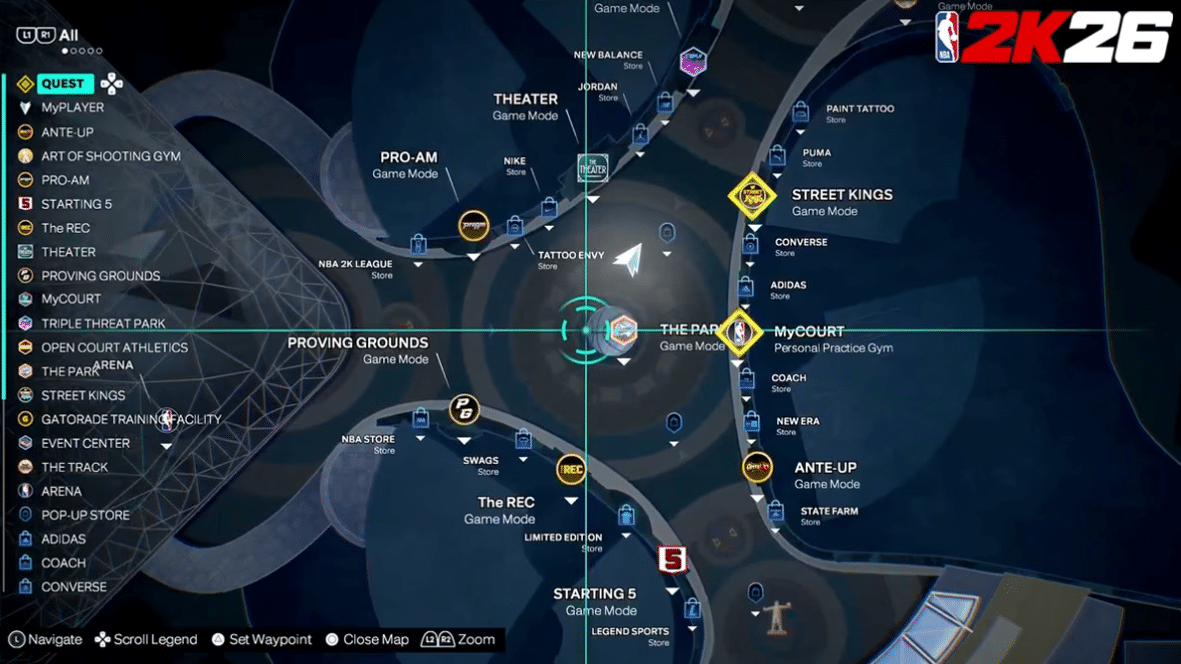Choose MyPLAYER legend entry
Screen dimensions: 1181x664
coord(72,108)
